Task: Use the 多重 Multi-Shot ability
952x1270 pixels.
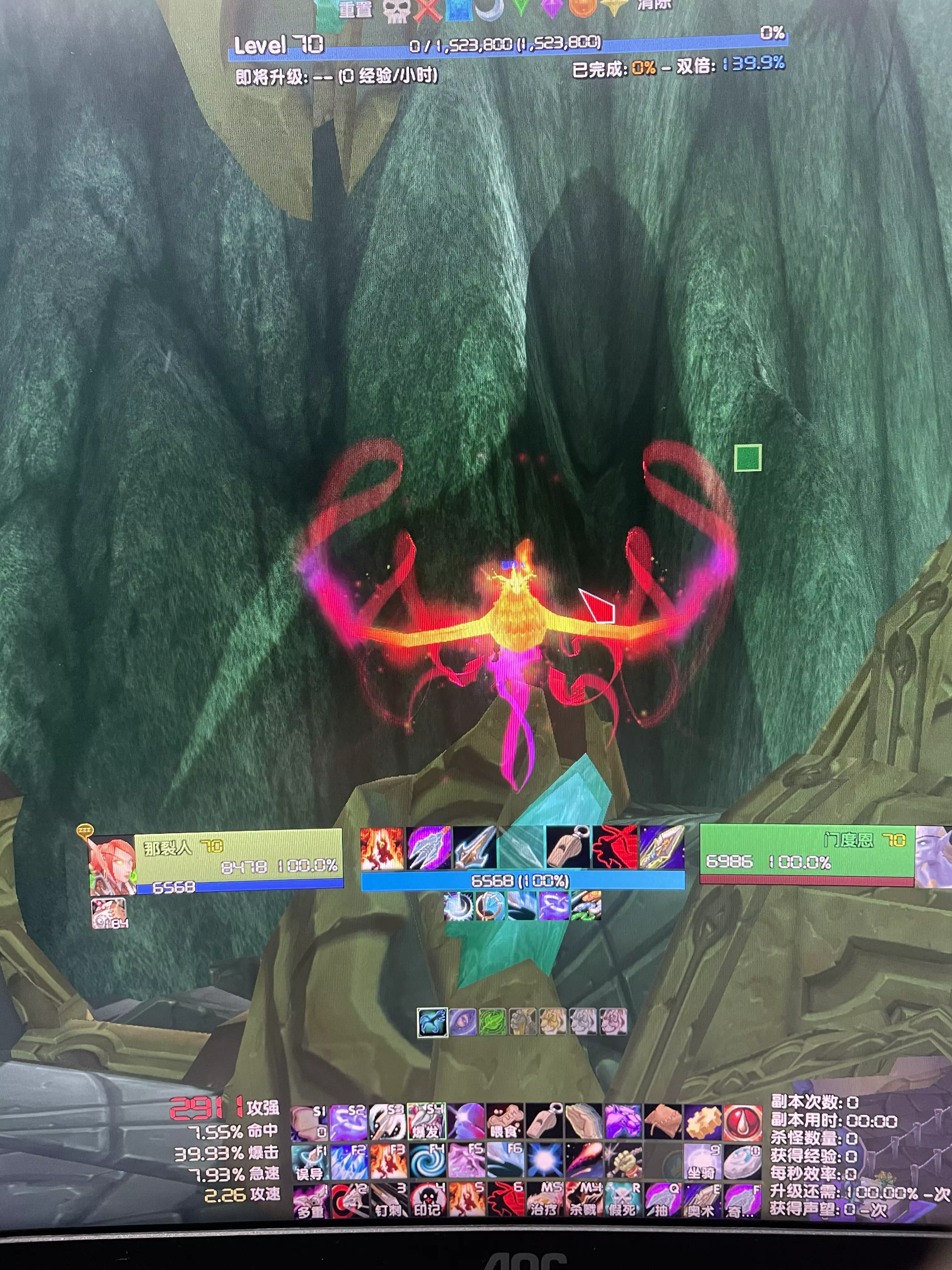Action: point(310,1200)
